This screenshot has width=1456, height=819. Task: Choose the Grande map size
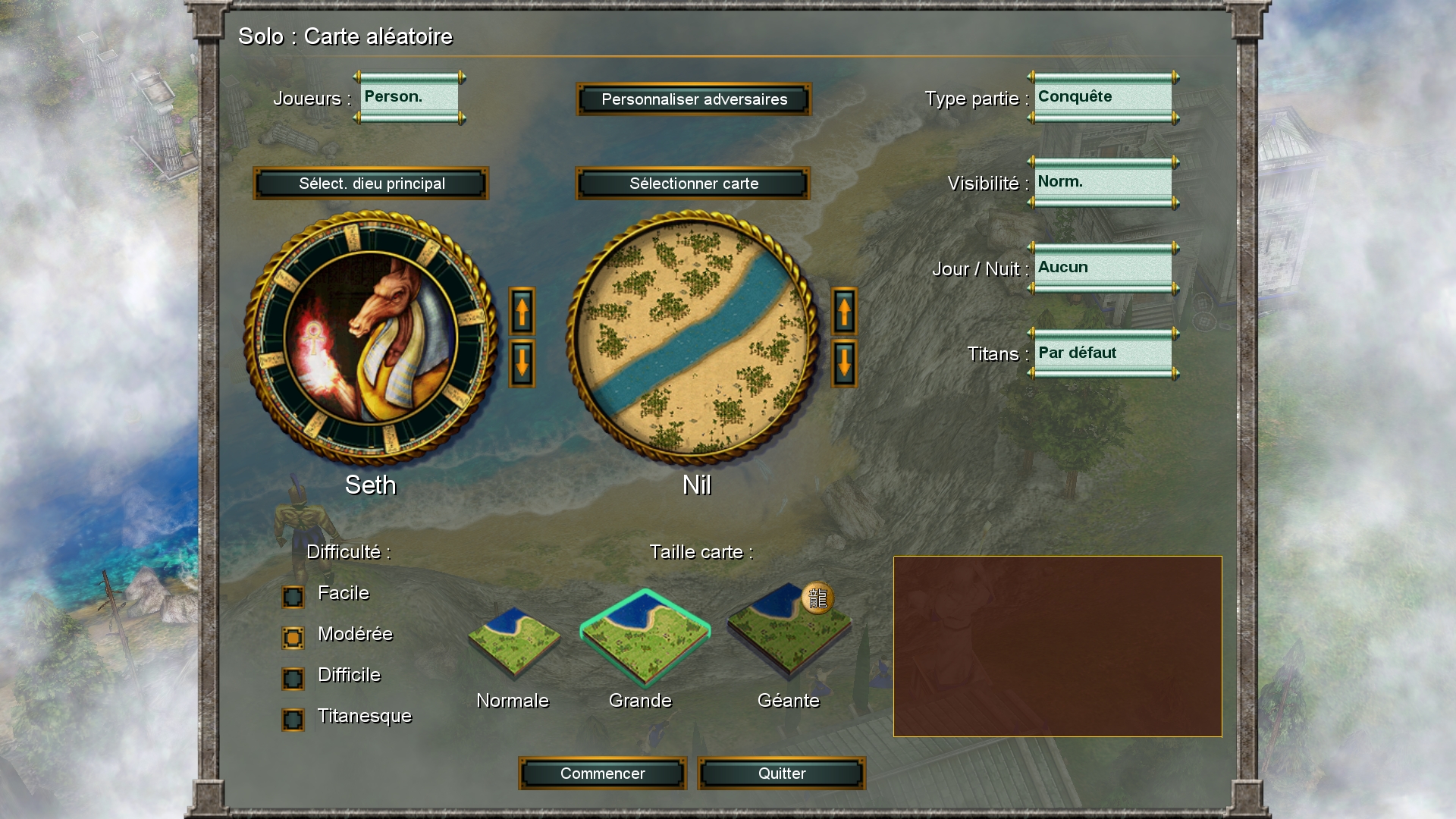pos(645,639)
